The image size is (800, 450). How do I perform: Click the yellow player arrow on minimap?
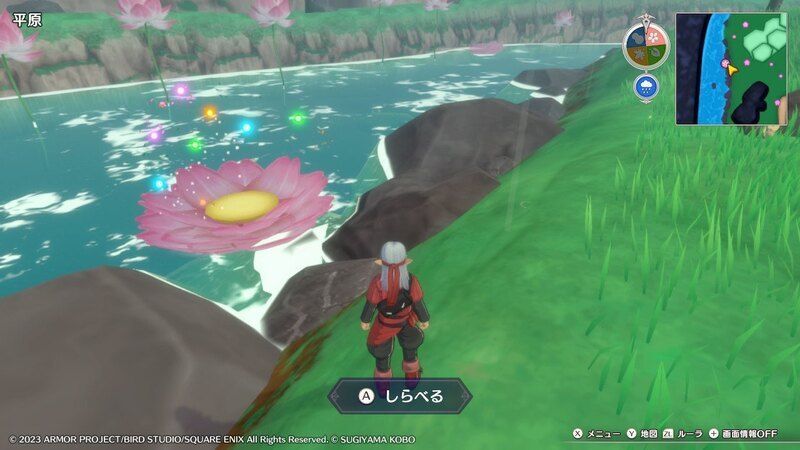(x=730, y=69)
